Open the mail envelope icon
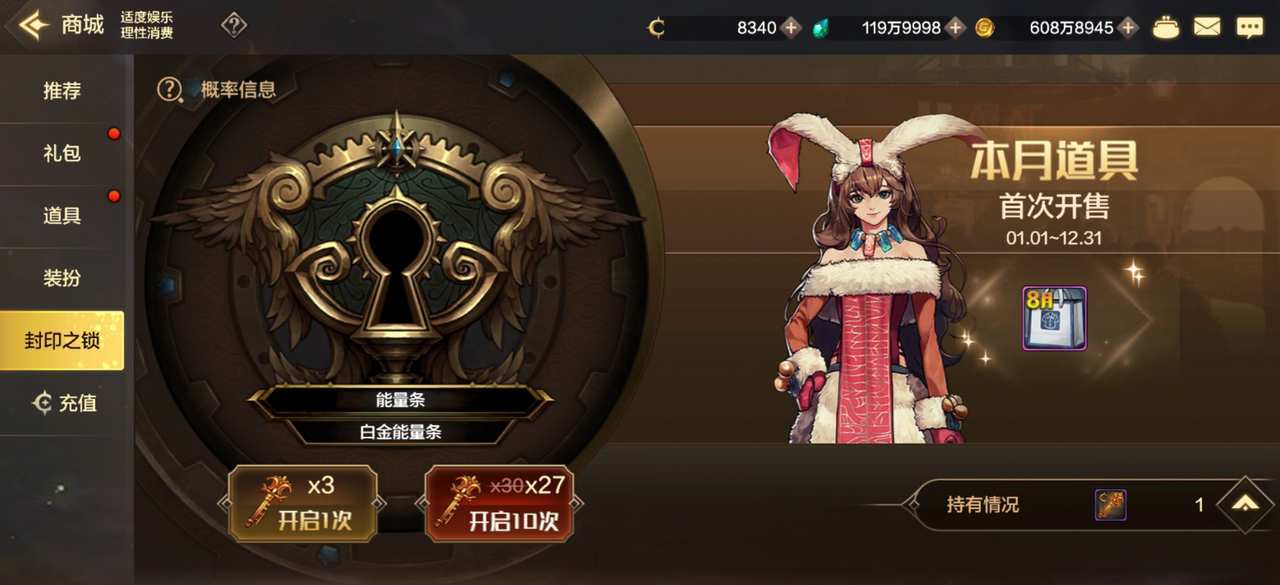Image resolution: width=1280 pixels, height=585 pixels. (1207, 28)
